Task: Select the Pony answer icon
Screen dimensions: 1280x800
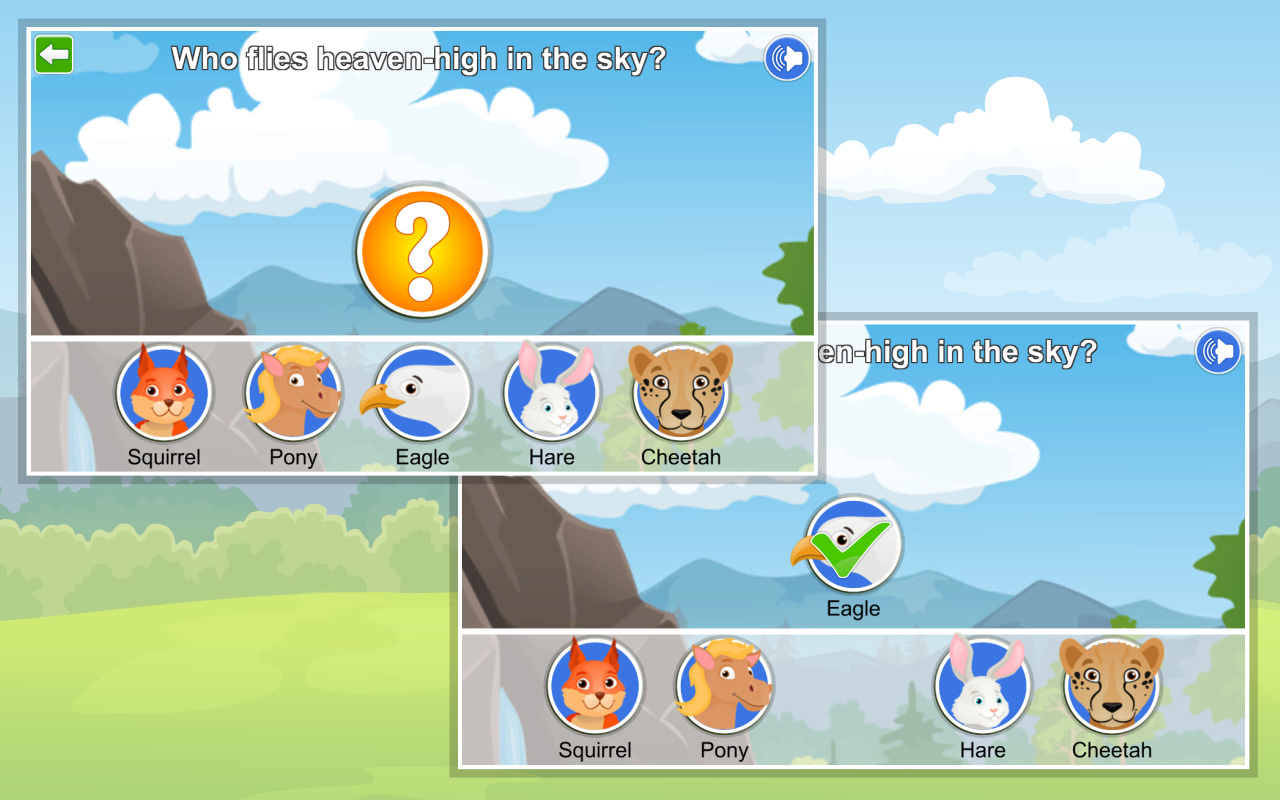Action: 292,392
